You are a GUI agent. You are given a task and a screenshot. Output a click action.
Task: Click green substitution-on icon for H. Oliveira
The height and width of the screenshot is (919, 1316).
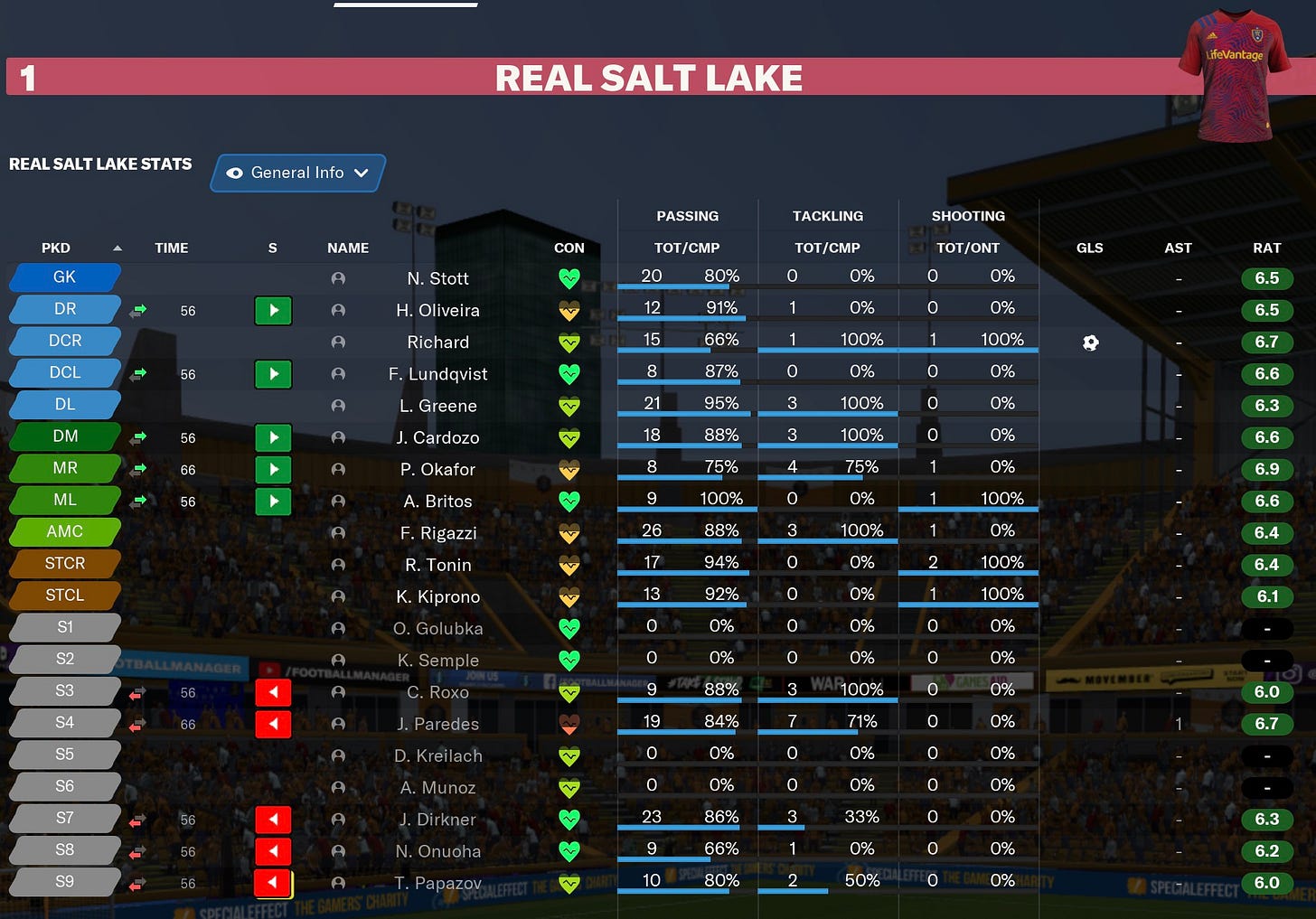[x=273, y=311]
